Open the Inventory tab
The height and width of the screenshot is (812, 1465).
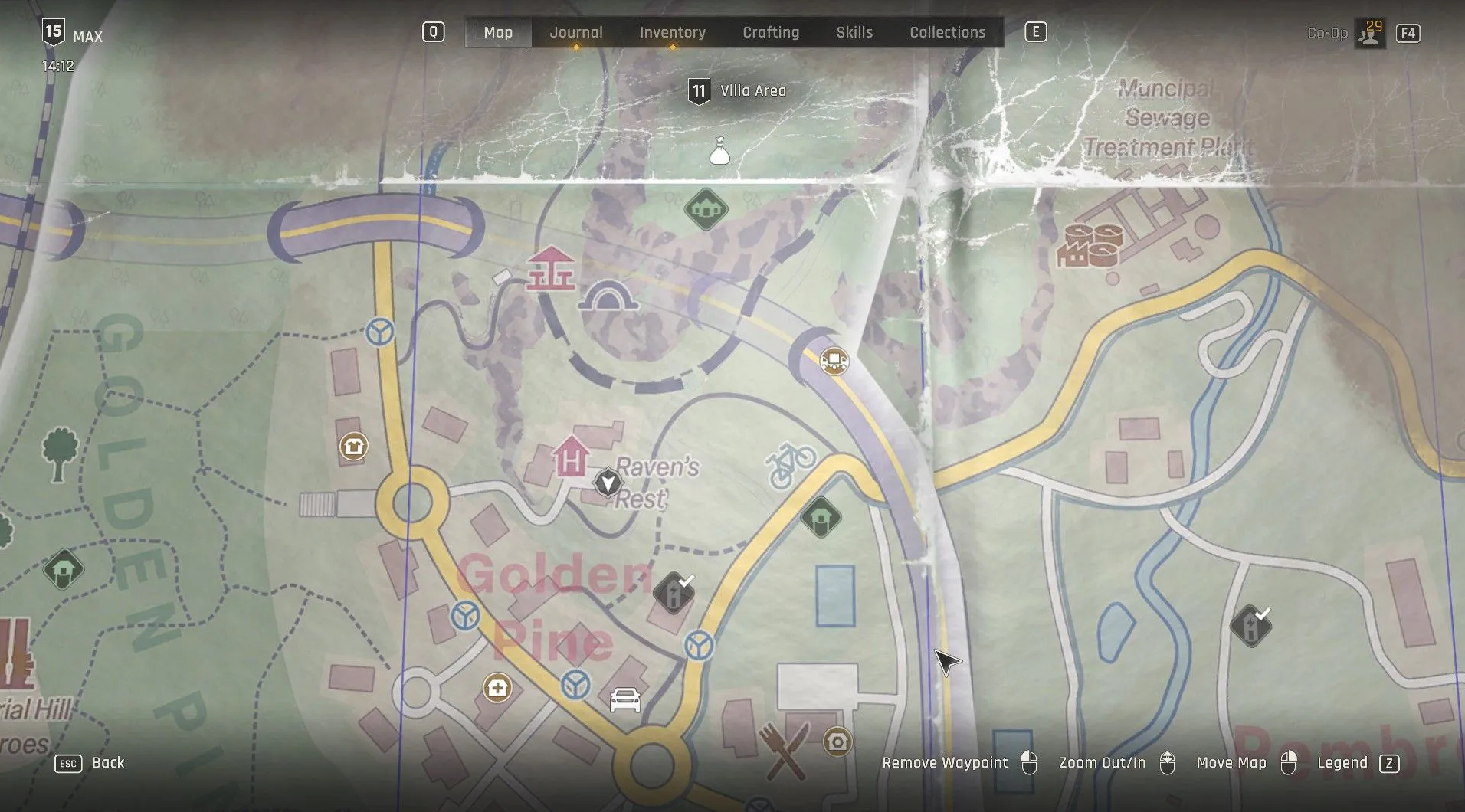[x=672, y=32]
